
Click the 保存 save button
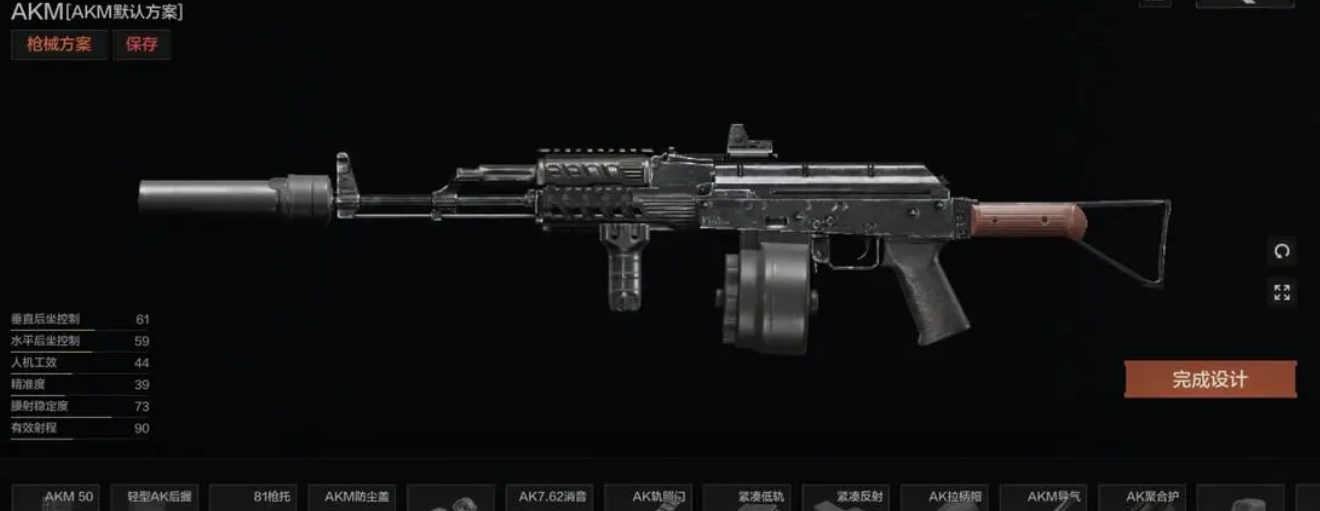pos(141,44)
